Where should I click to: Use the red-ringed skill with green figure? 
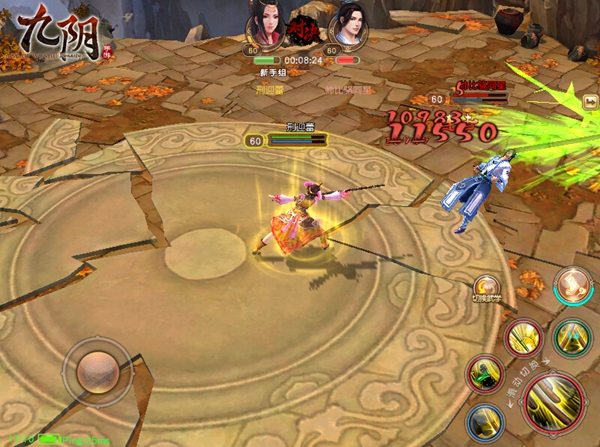pyautogui.click(x=485, y=373)
